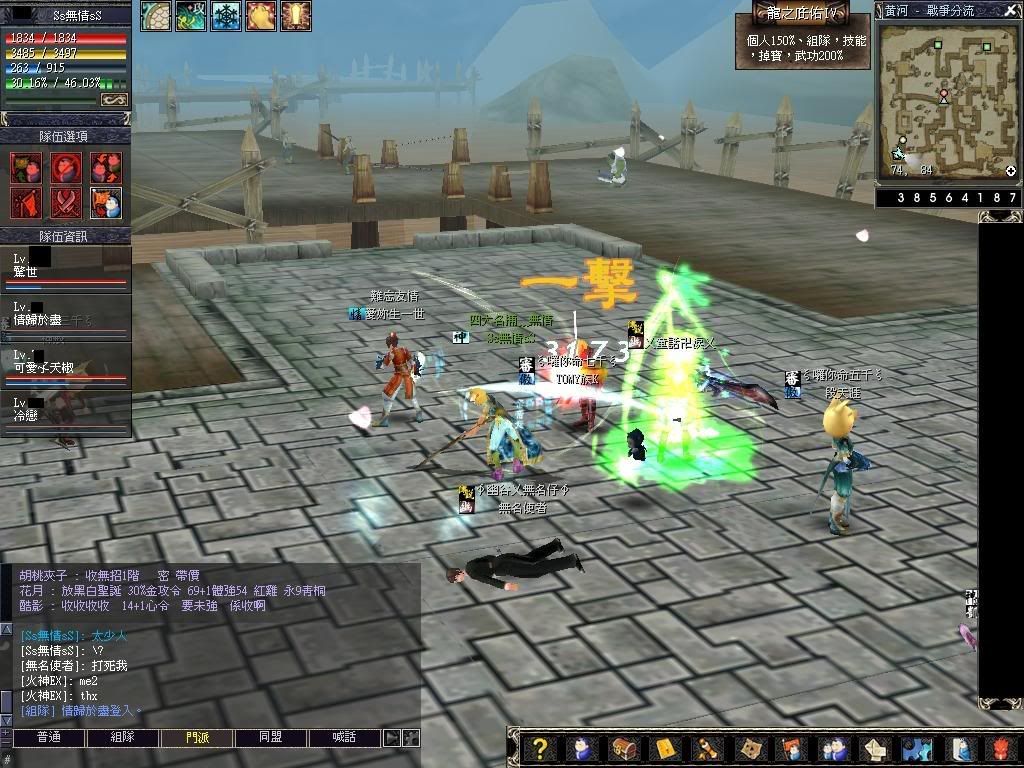Click the minimap zoom plus button

1010,171
